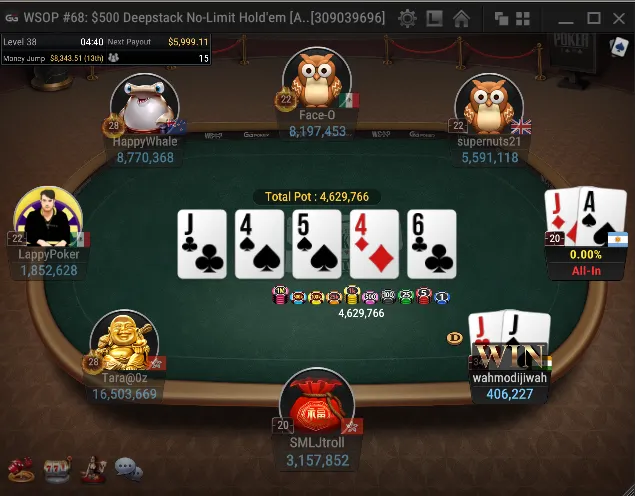Show the remaining players count
Image resolution: width=635 pixels, height=496 pixels.
pyautogui.click(x=204, y=58)
